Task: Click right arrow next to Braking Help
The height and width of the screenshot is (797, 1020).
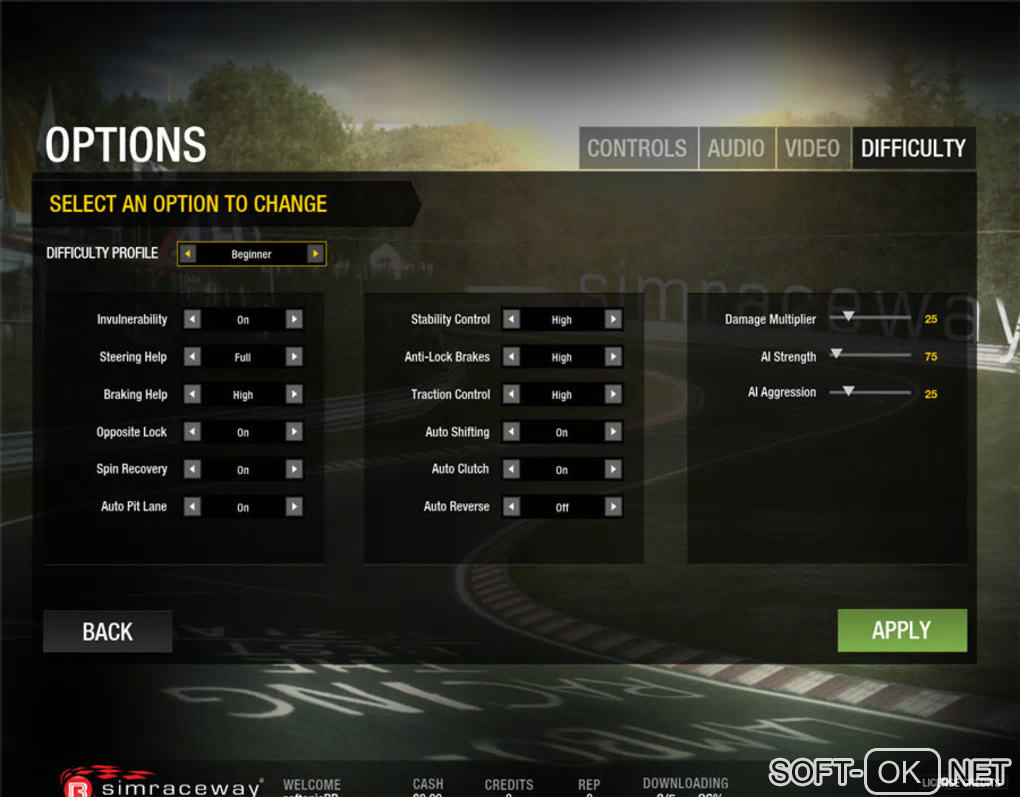Action: click(x=294, y=395)
